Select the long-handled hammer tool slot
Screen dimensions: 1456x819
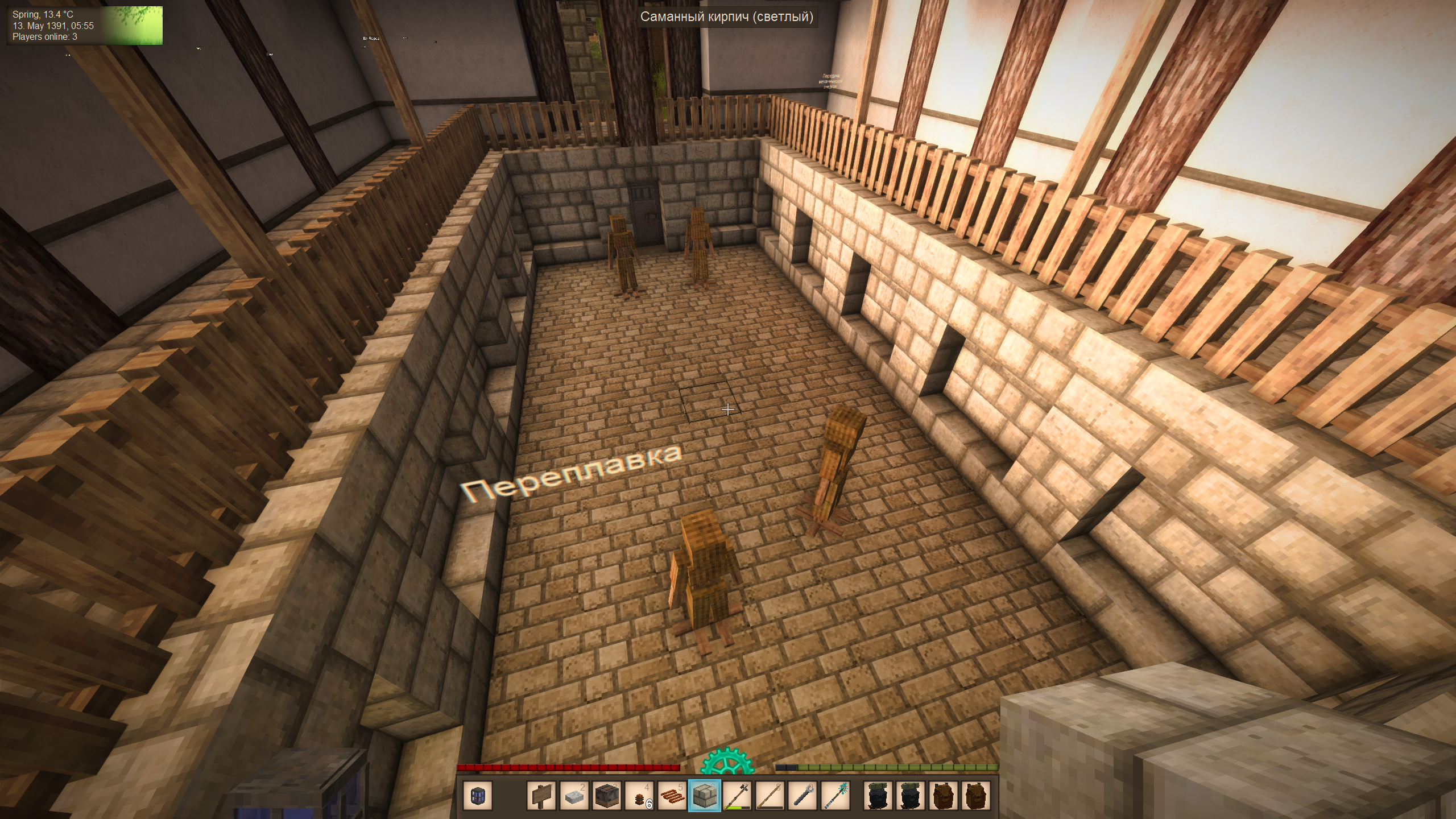738,796
